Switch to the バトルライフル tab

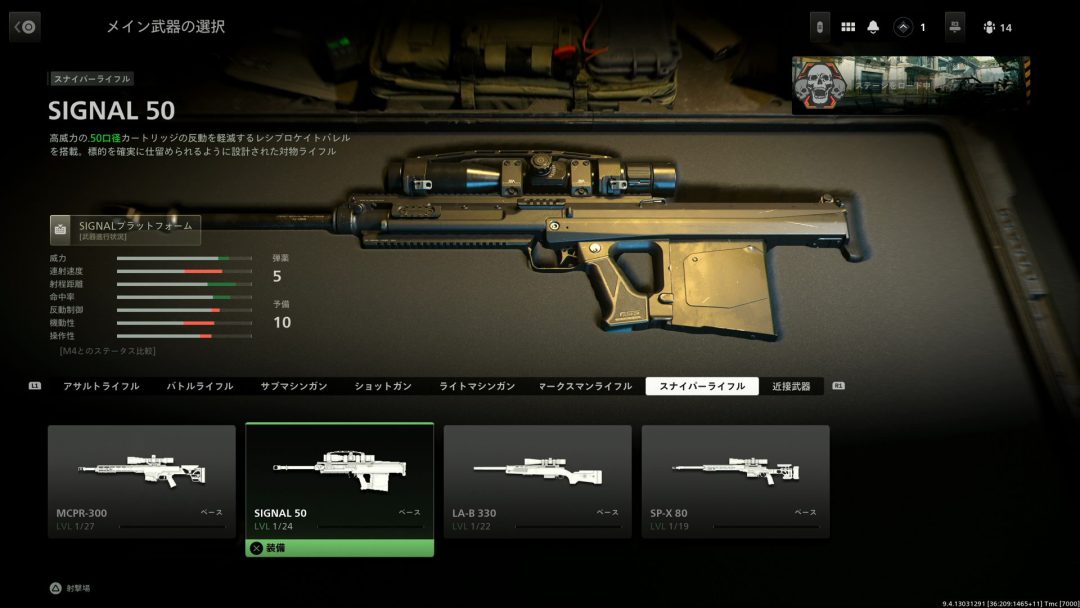199,386
